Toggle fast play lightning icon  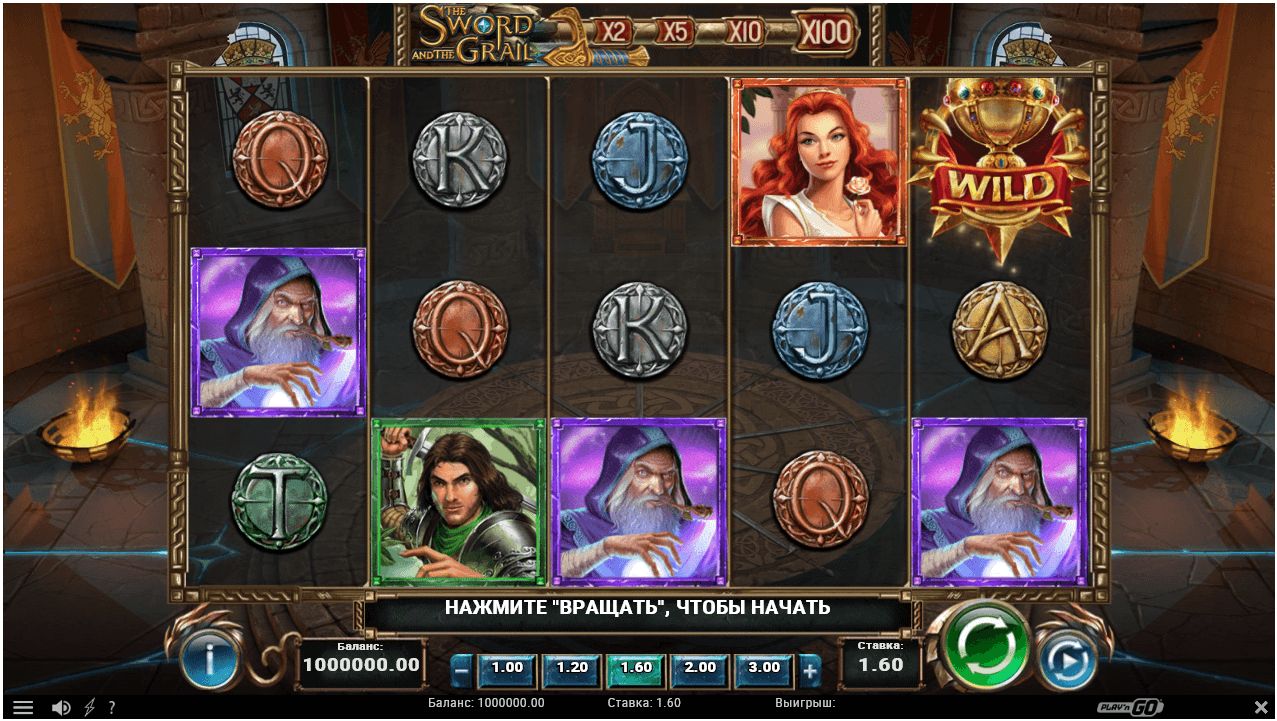click(89, 707)
